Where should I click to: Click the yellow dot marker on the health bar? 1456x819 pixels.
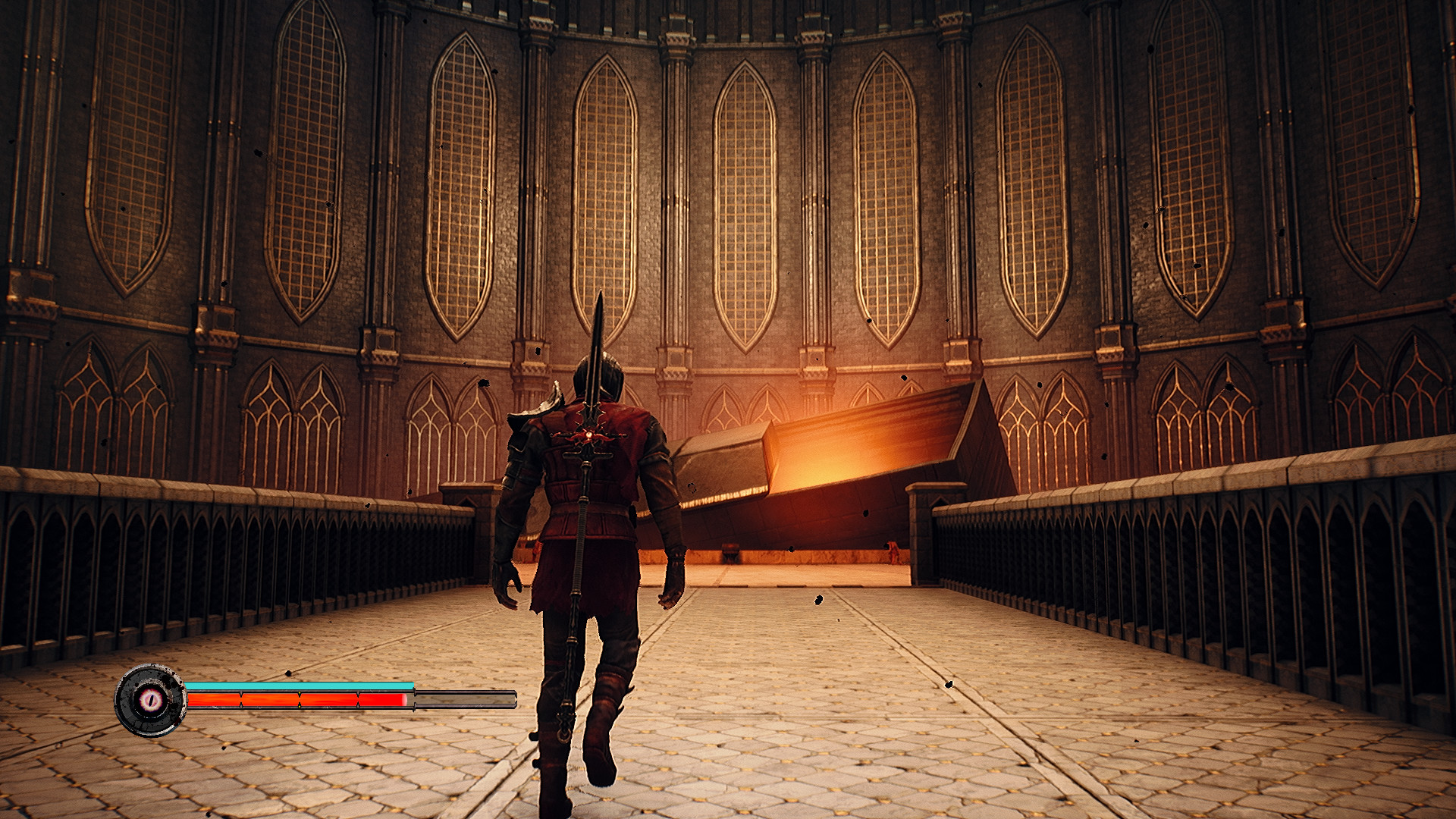300,692
